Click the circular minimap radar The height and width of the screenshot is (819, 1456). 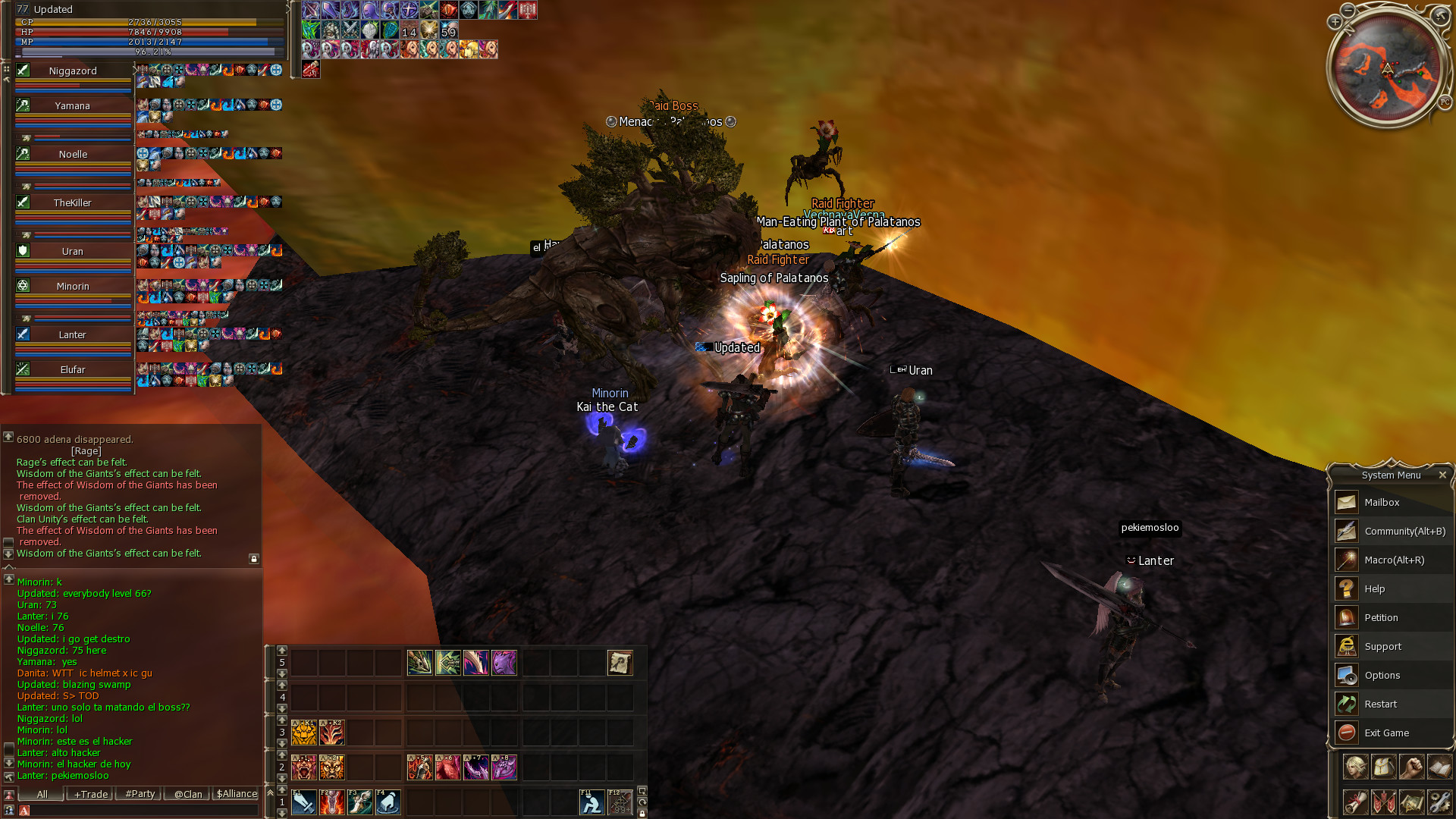(x=1387, y=70)
